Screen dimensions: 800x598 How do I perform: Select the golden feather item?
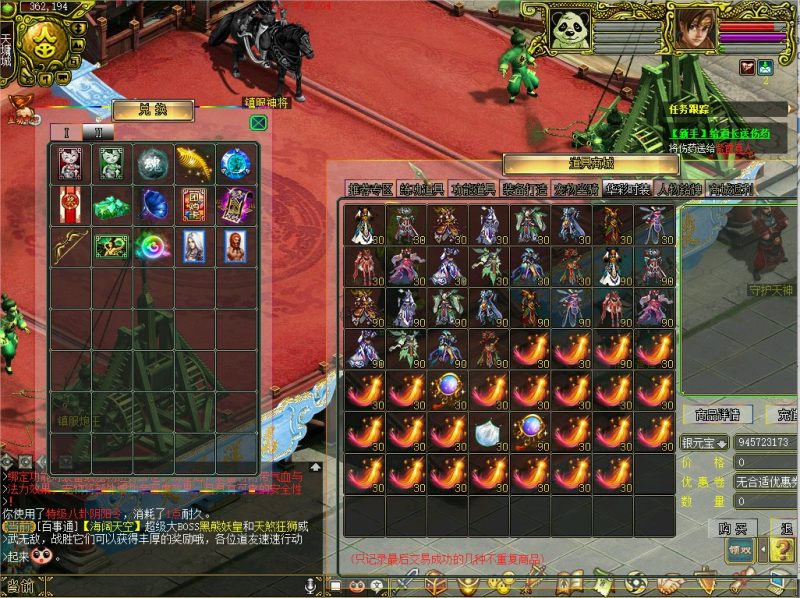pyautogui.click(x=195, y=162)
